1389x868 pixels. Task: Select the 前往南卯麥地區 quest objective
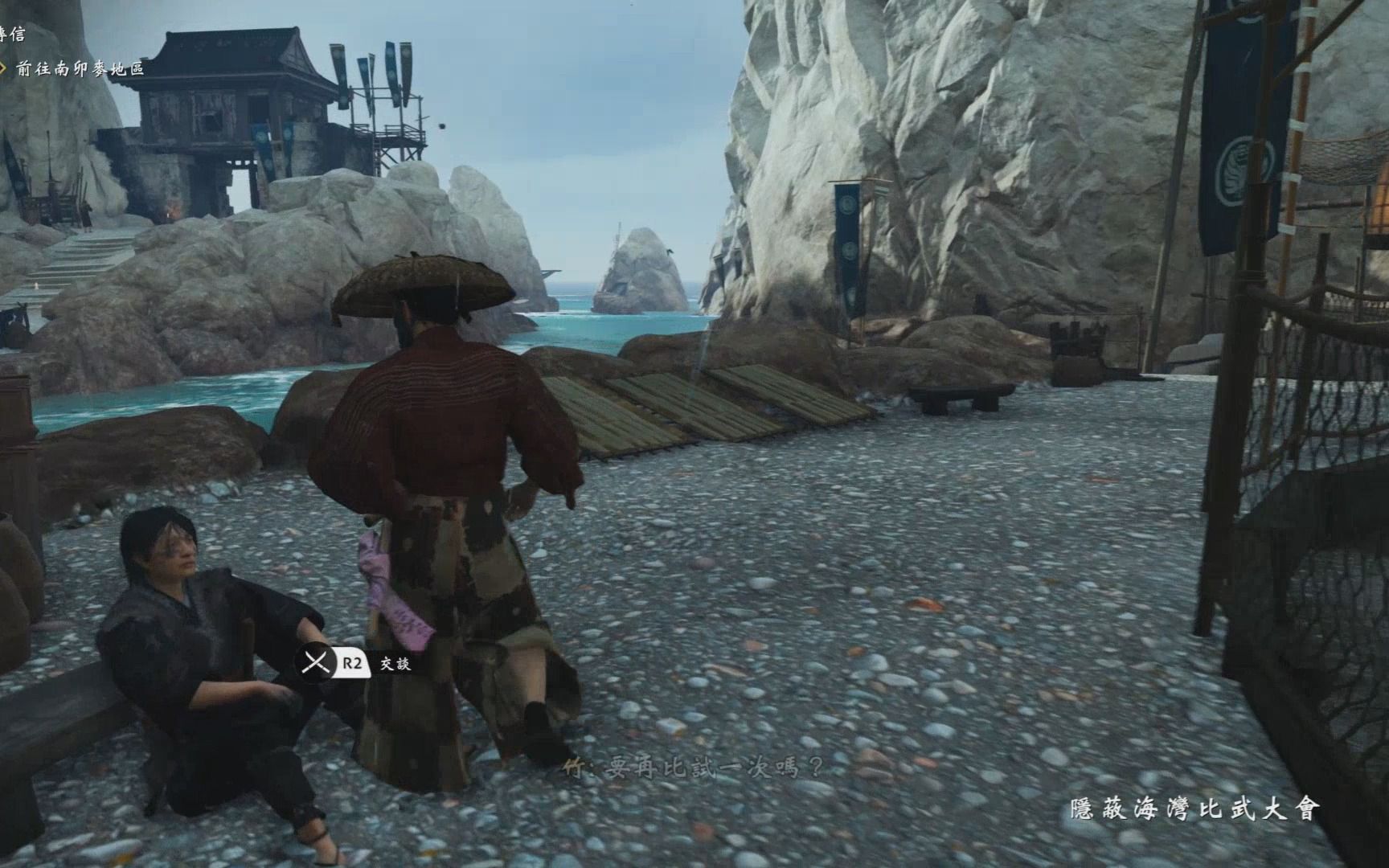[x=79, y=69]
